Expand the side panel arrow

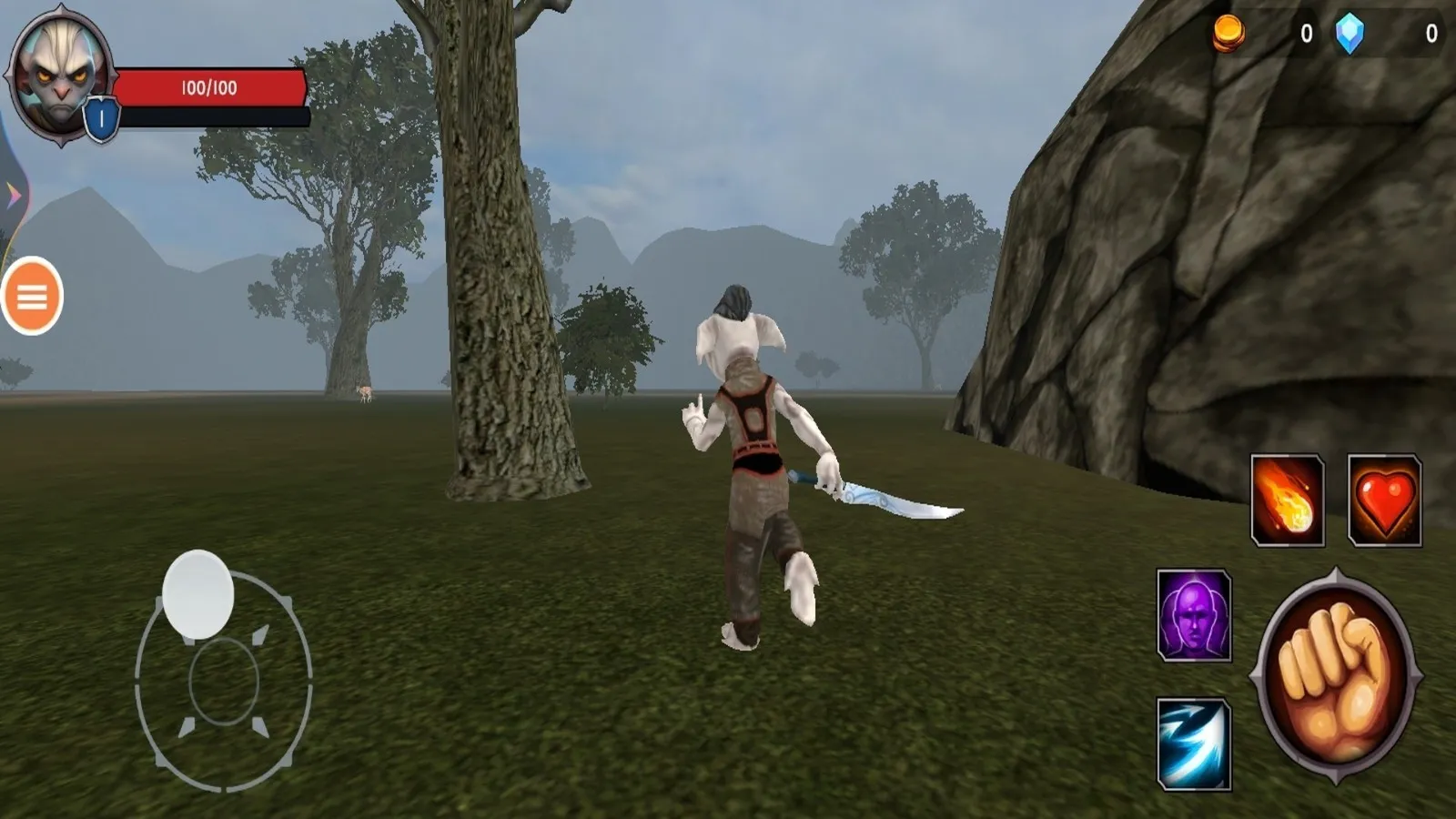13,194
